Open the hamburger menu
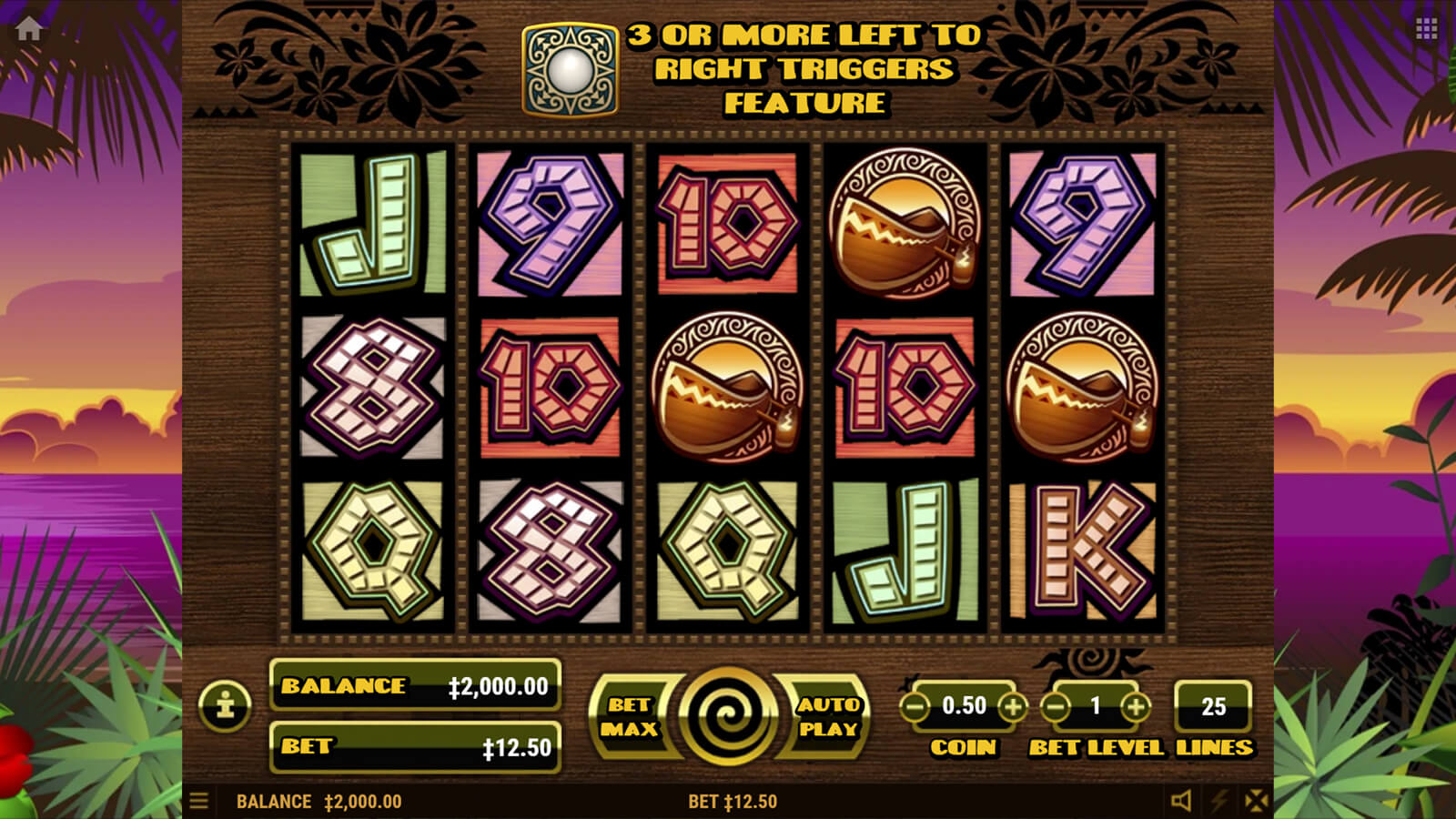 pyautogui.click(x=199, y=801)
